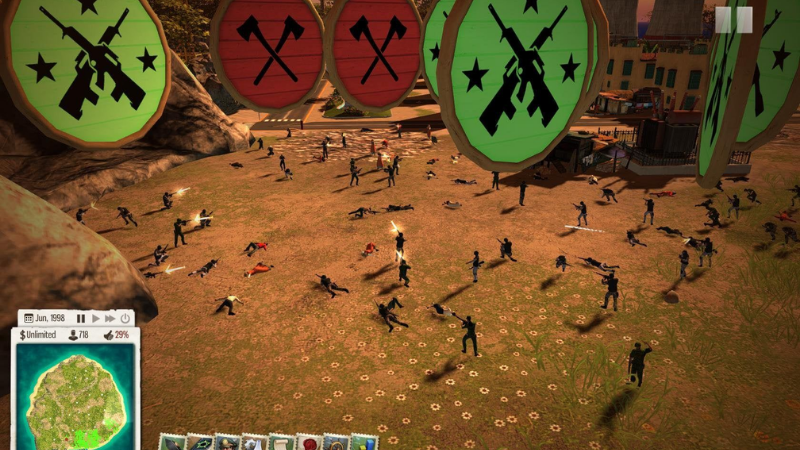The height and width of the screenshot is (450, 800).
Task: Open the calendar date icon
Action: (x=28, y=318)
